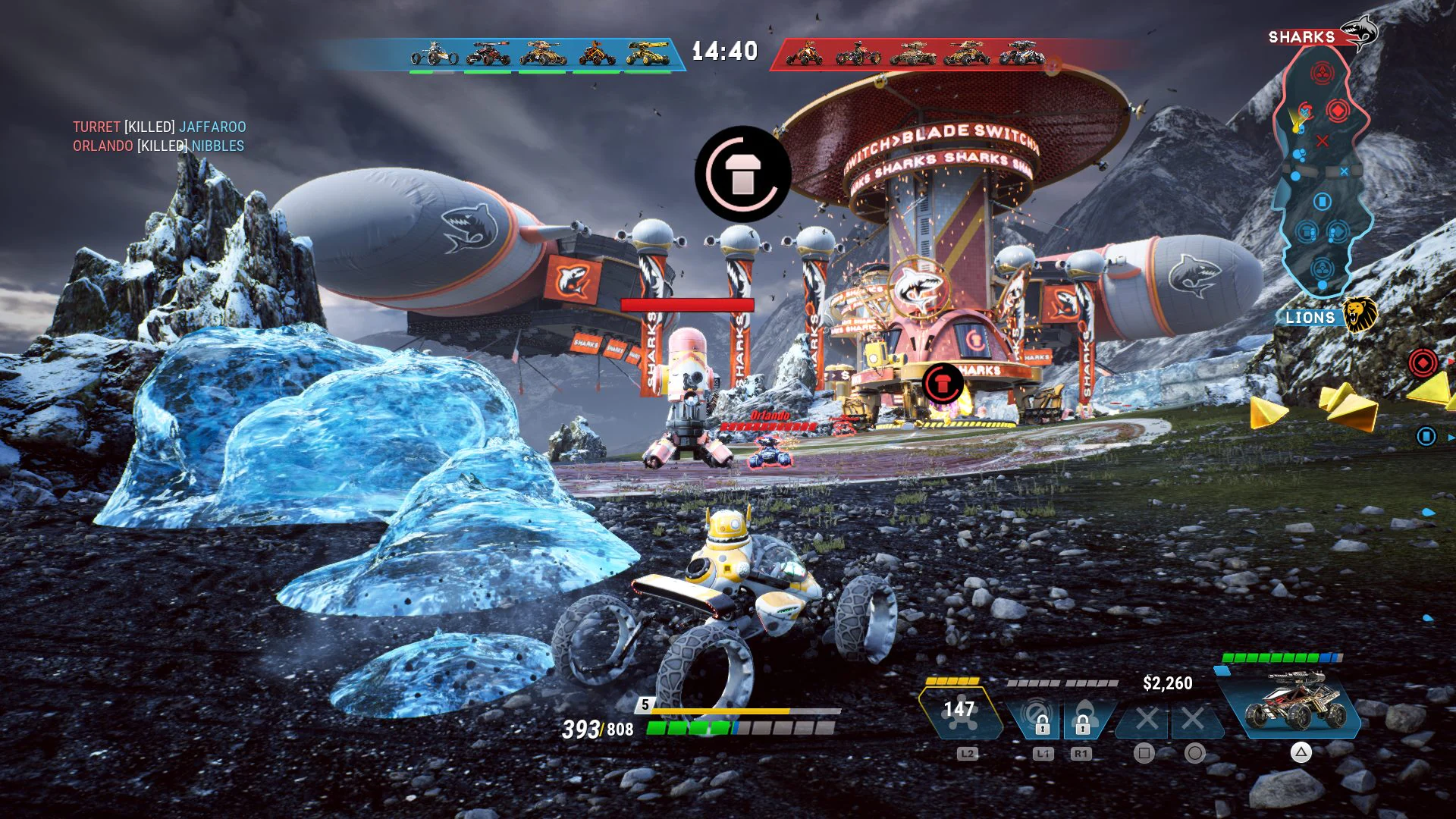Toggle the R1 rocket ability padlock
Viewport: 1456px width, 819px height.
pos(1082,726)
